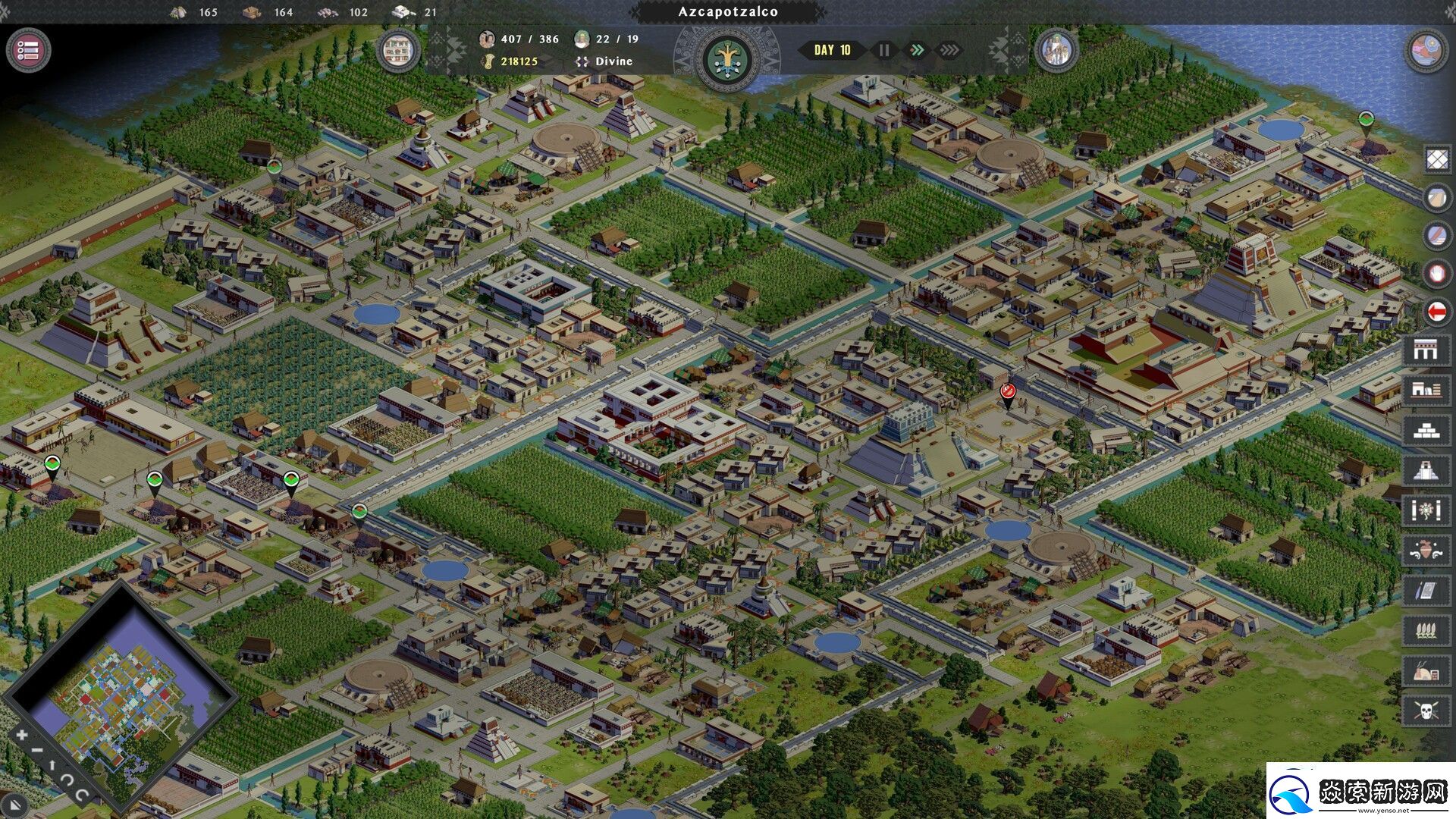
Task: Open the people portrait round icon
Action: click(1056, 51)
